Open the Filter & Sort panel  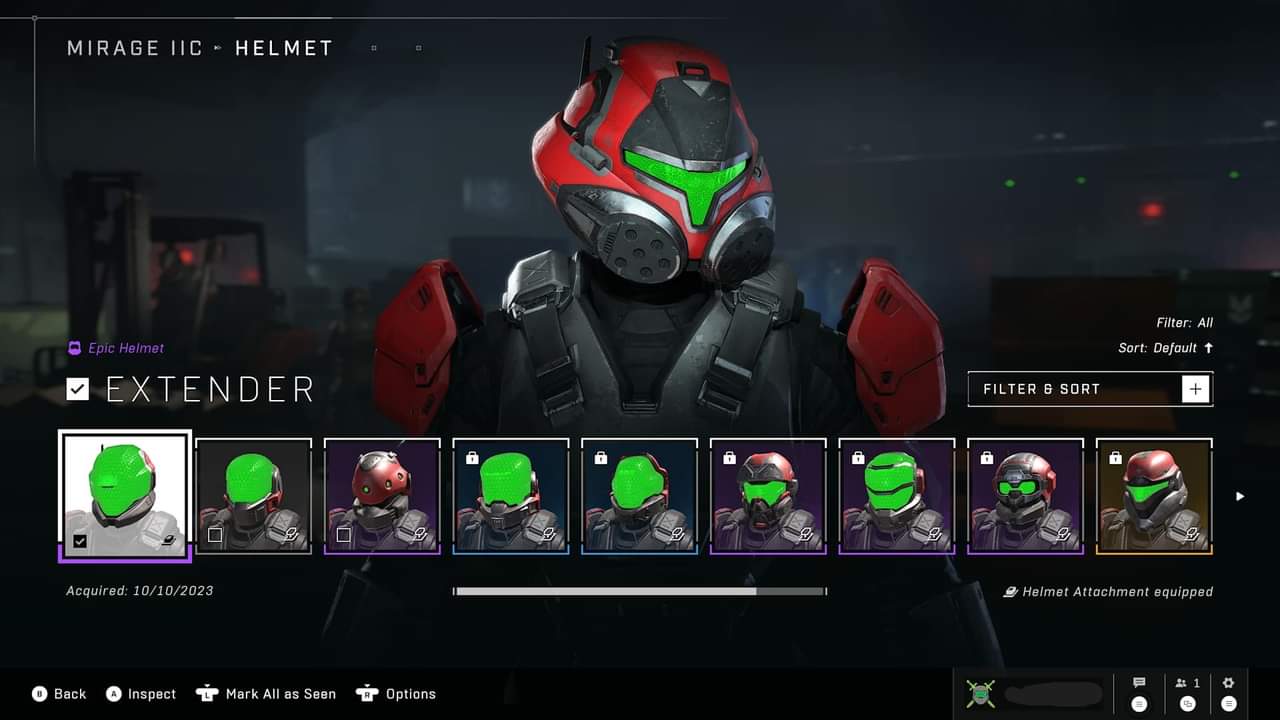coord(1090,389)
